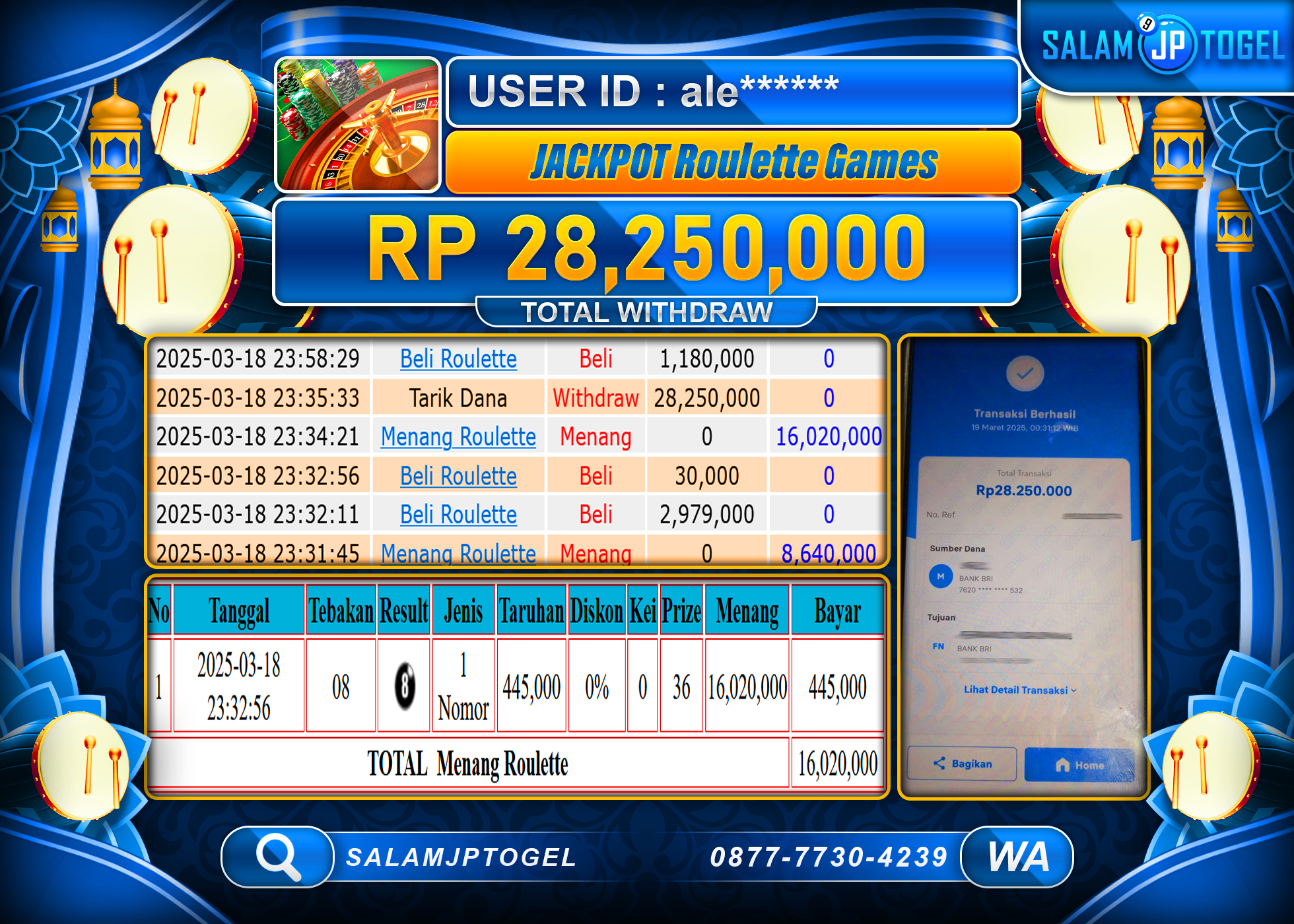The image size is (1294, 924).
Task: Open the Beli Roulette link at 23:32:56
Action: (x=458, y=476)
